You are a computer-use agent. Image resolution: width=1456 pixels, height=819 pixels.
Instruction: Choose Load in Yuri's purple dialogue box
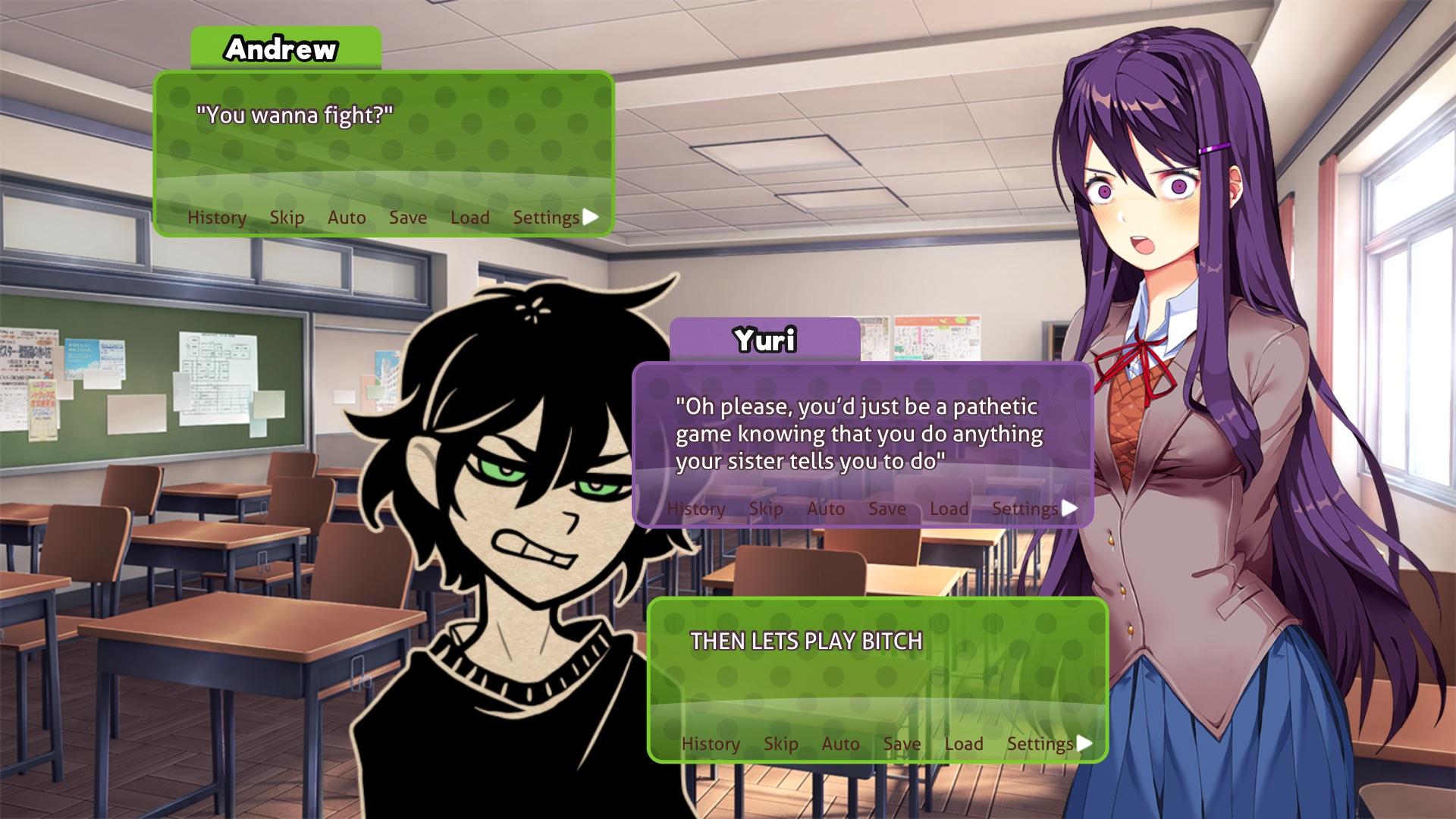coord(949,509)
